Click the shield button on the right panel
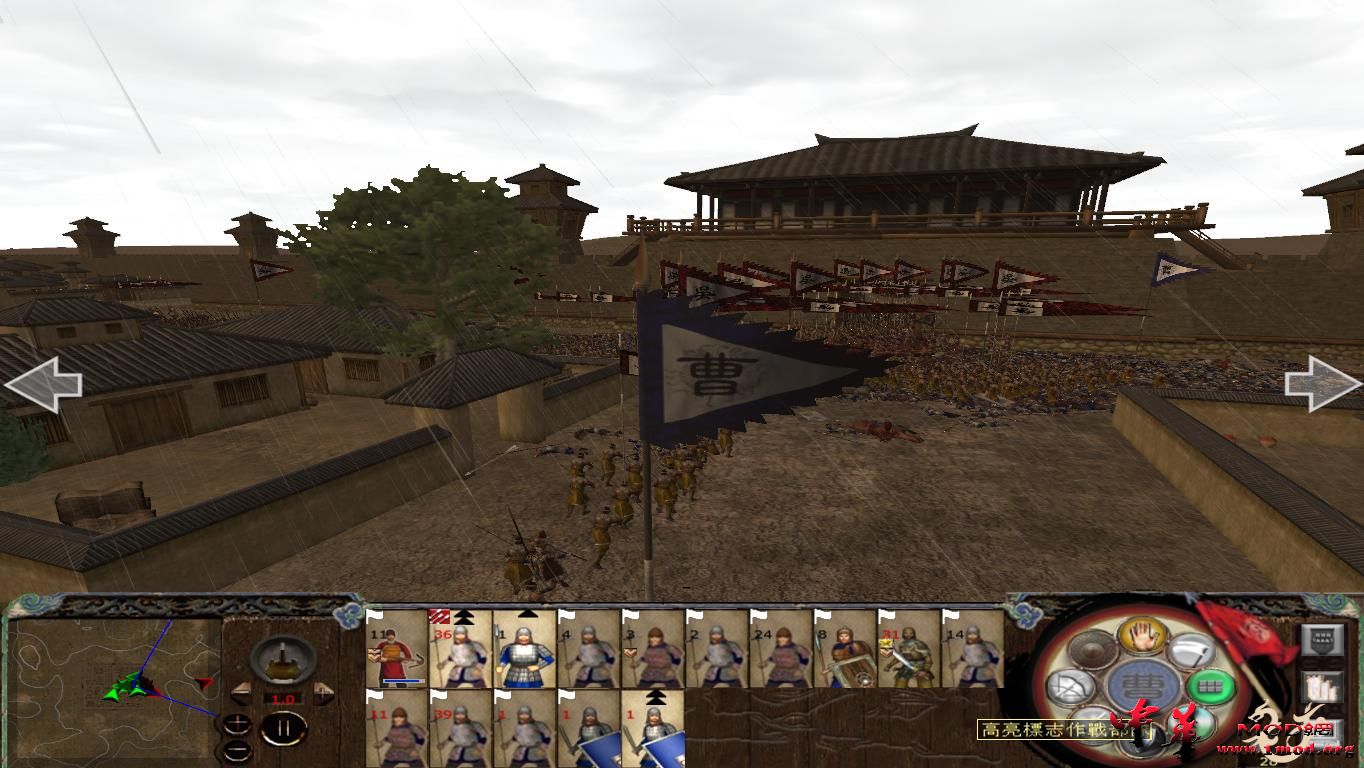Image resolution: width=1364 pixels, height=768 pixels. pos(1322,639)
